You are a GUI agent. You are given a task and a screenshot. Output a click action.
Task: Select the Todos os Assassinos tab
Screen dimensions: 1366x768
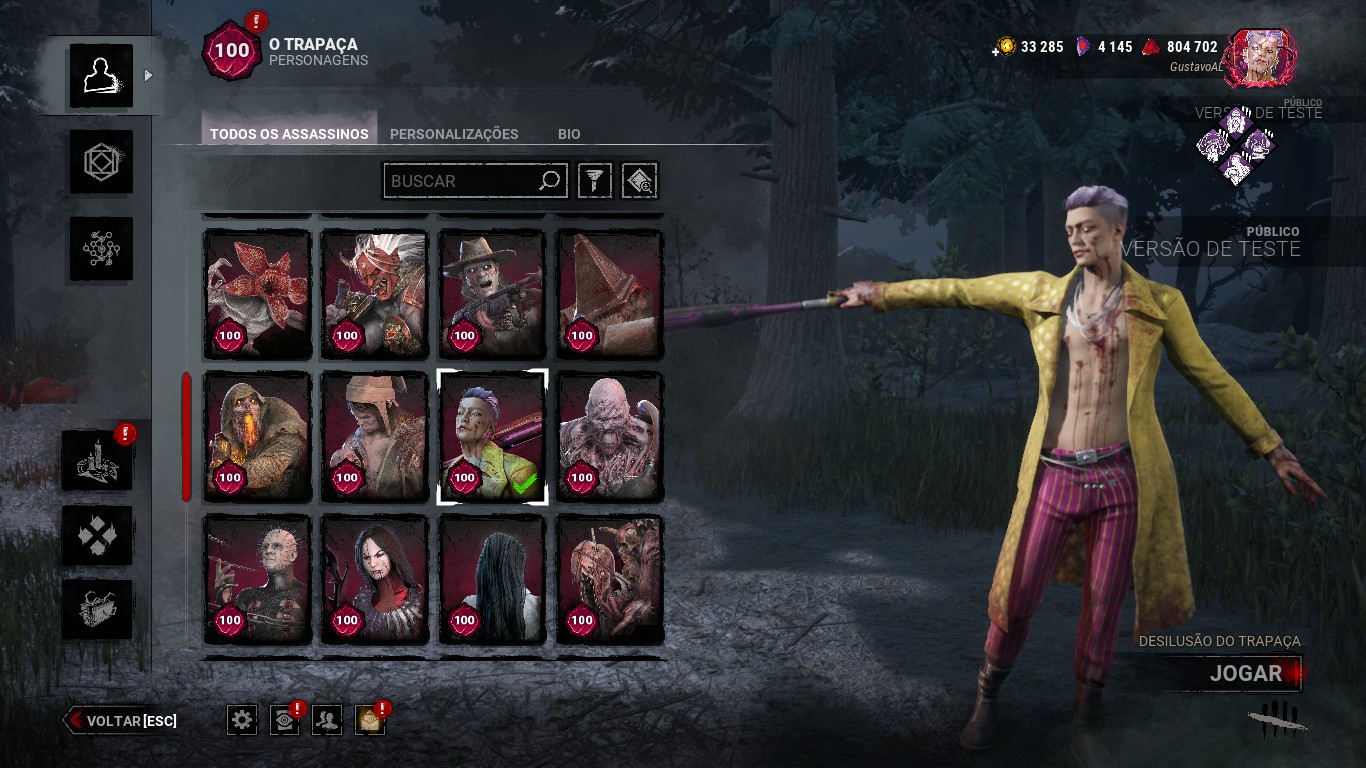pos(289,134)
